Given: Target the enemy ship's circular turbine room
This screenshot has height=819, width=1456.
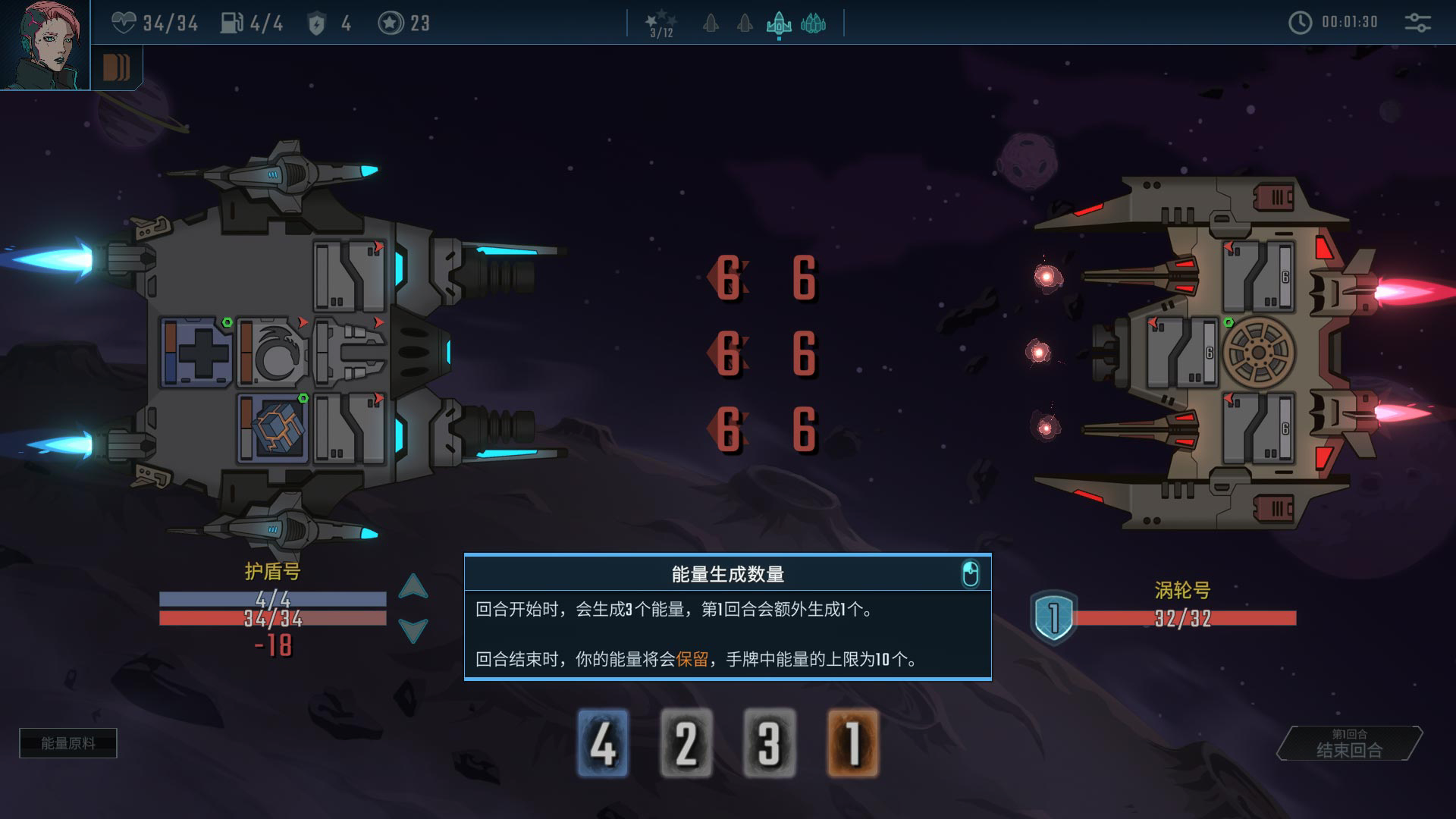Looking at the screenshot, I should point(1258,353).
